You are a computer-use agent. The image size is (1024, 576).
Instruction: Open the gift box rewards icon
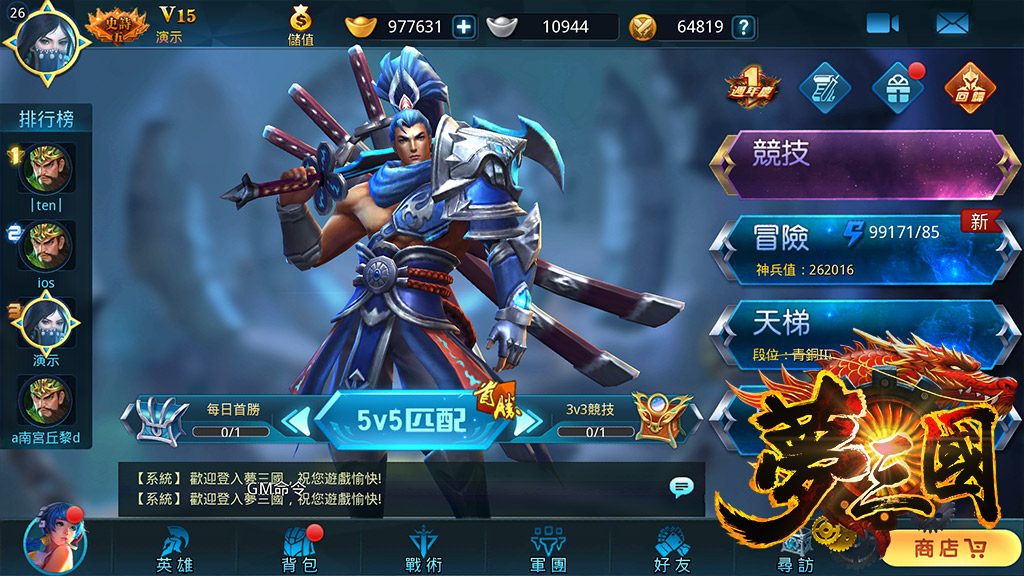tap(897, 88)
